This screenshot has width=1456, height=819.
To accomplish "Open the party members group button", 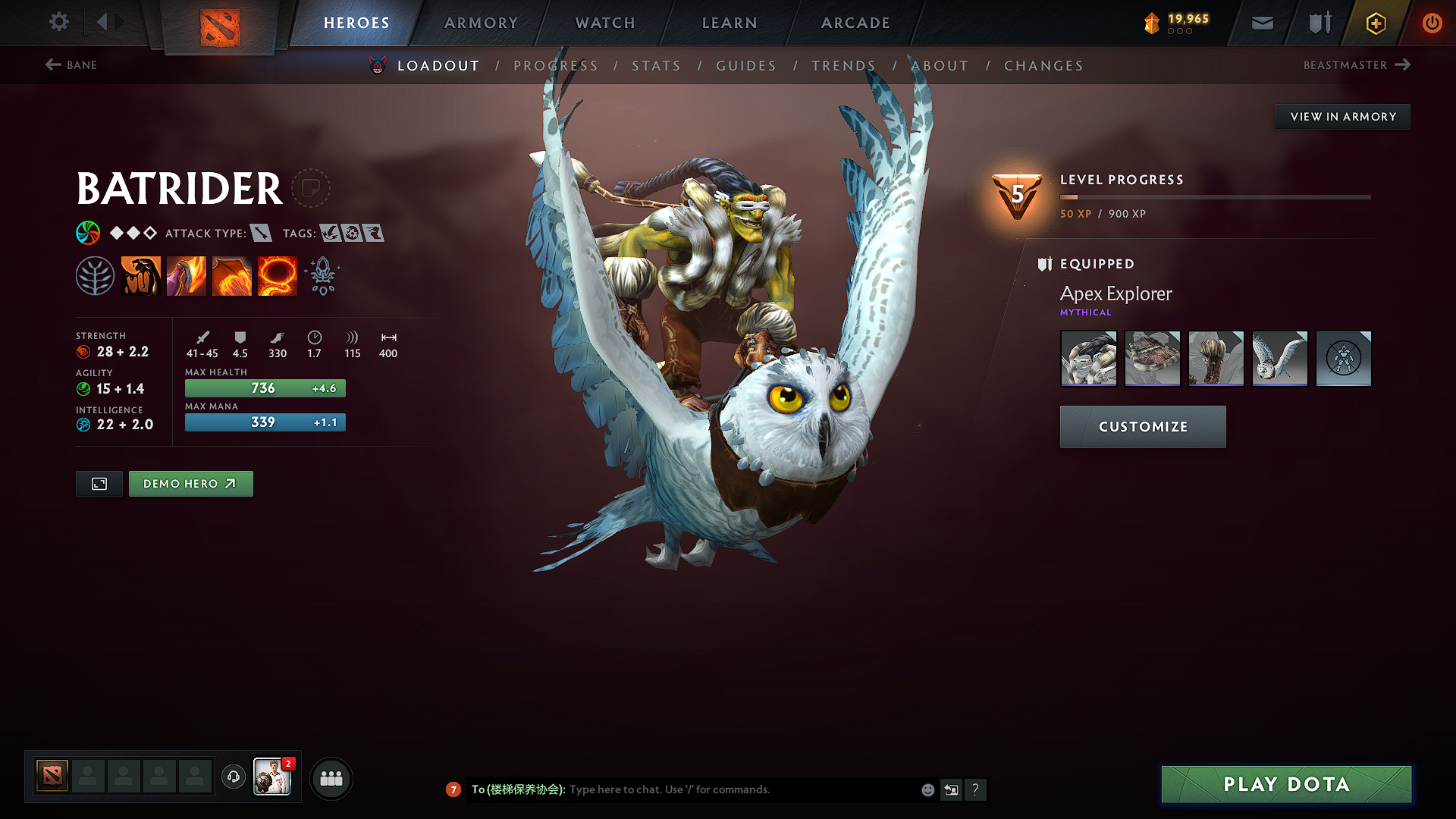I will [331, 778].
